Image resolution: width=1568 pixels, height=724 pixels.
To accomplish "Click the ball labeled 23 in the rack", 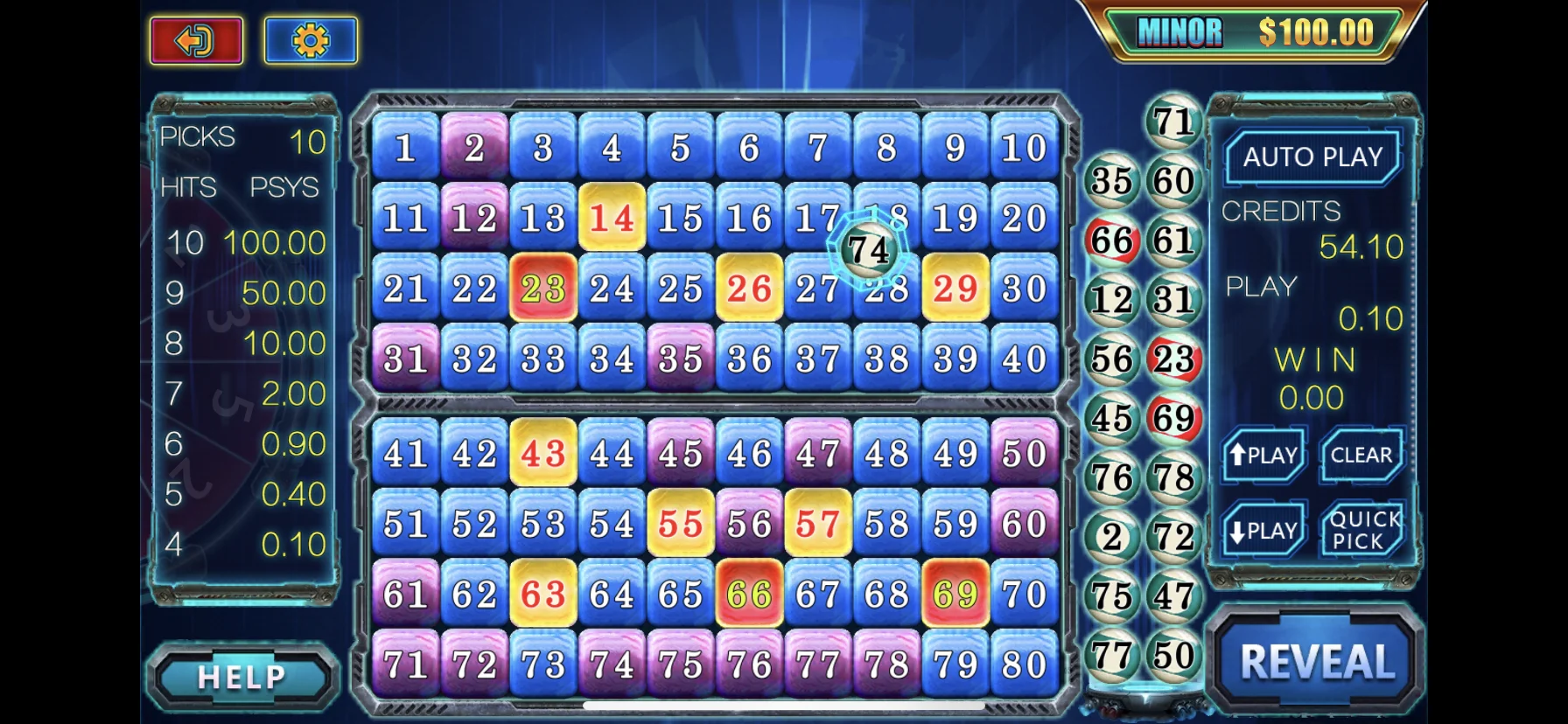I will point(1172,359).
